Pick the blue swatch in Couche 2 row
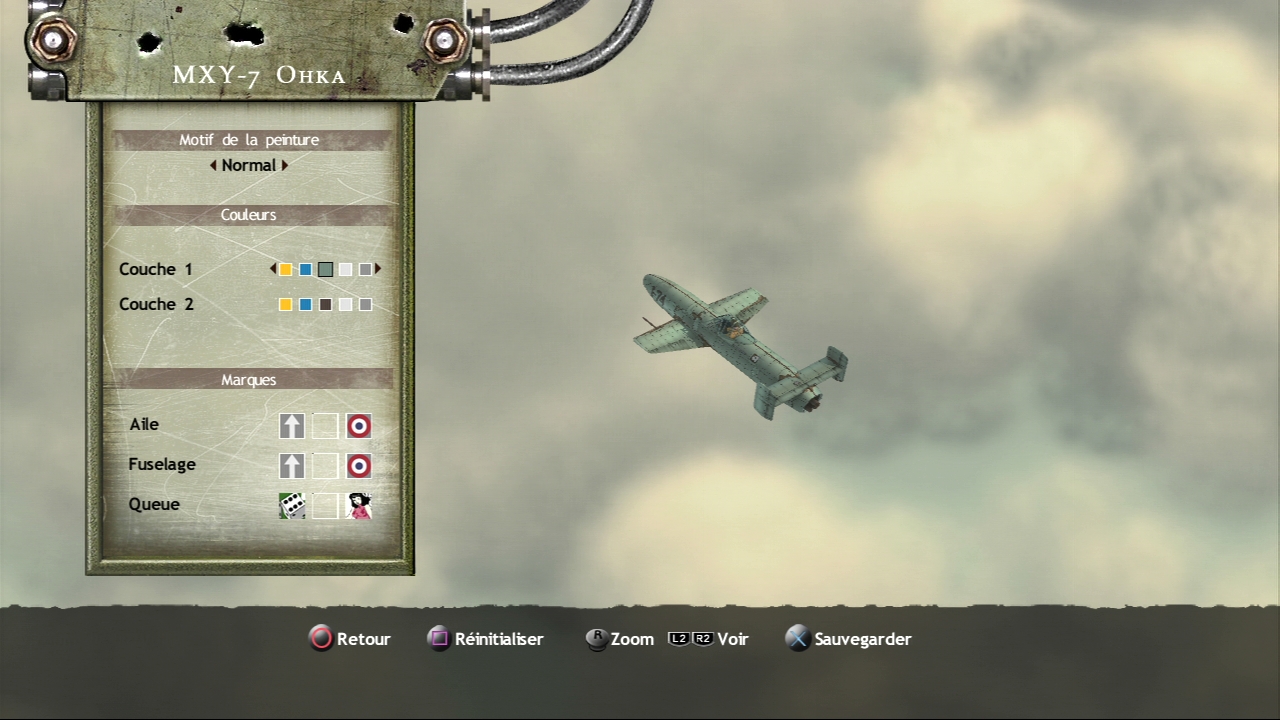The height and width of the screenshot is (720, 1280). coord(306,304)
